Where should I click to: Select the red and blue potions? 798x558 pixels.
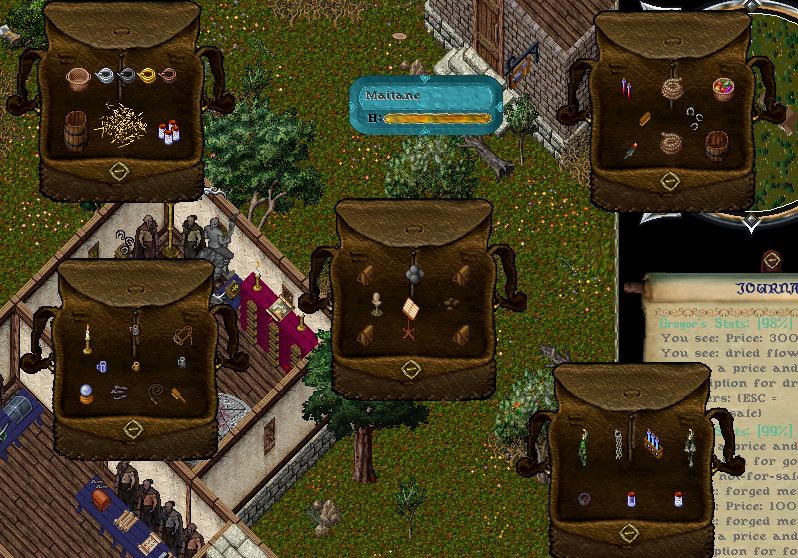coord(625,89)
